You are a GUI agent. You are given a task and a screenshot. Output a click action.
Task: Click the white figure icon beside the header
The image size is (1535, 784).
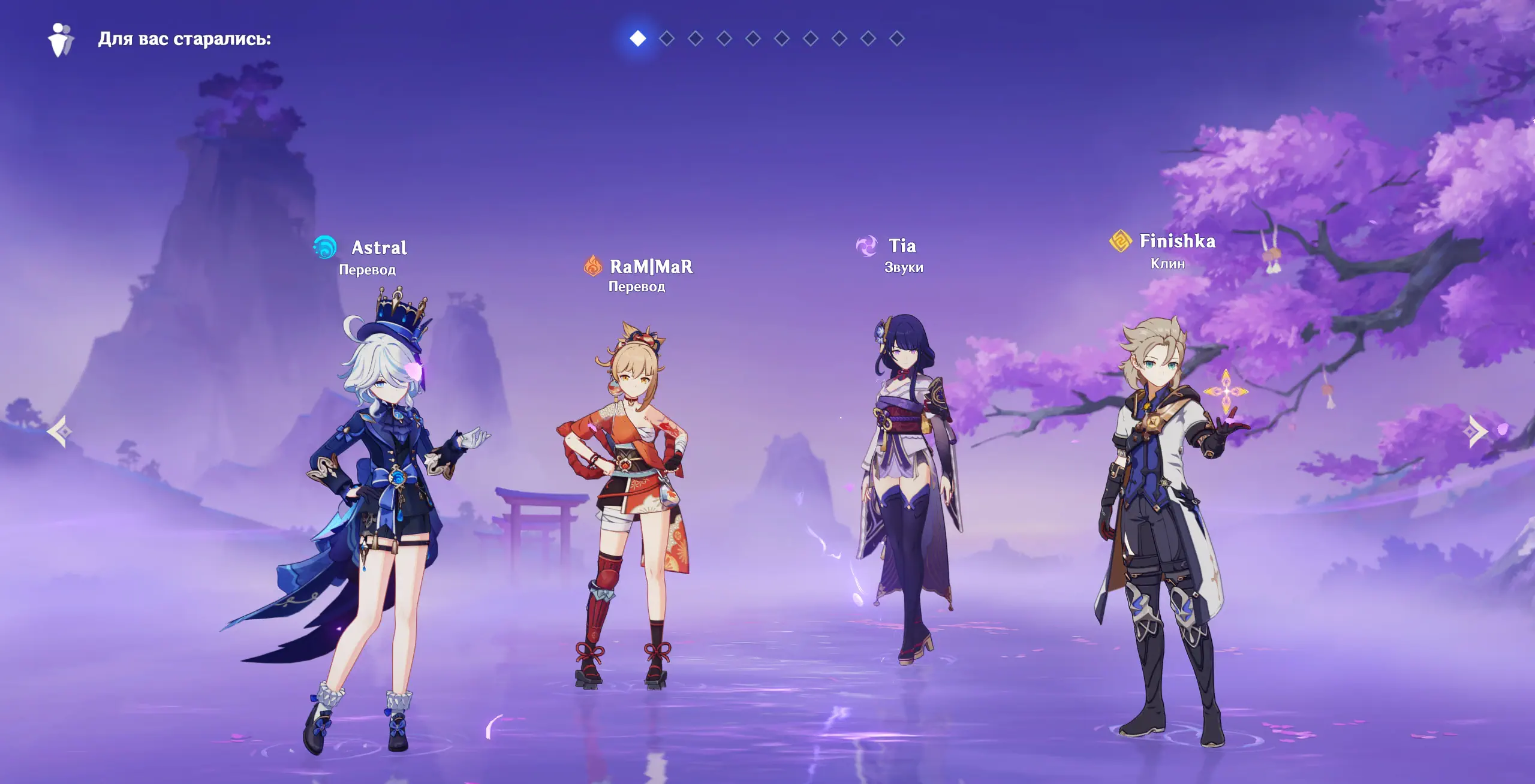coord(61,40)
